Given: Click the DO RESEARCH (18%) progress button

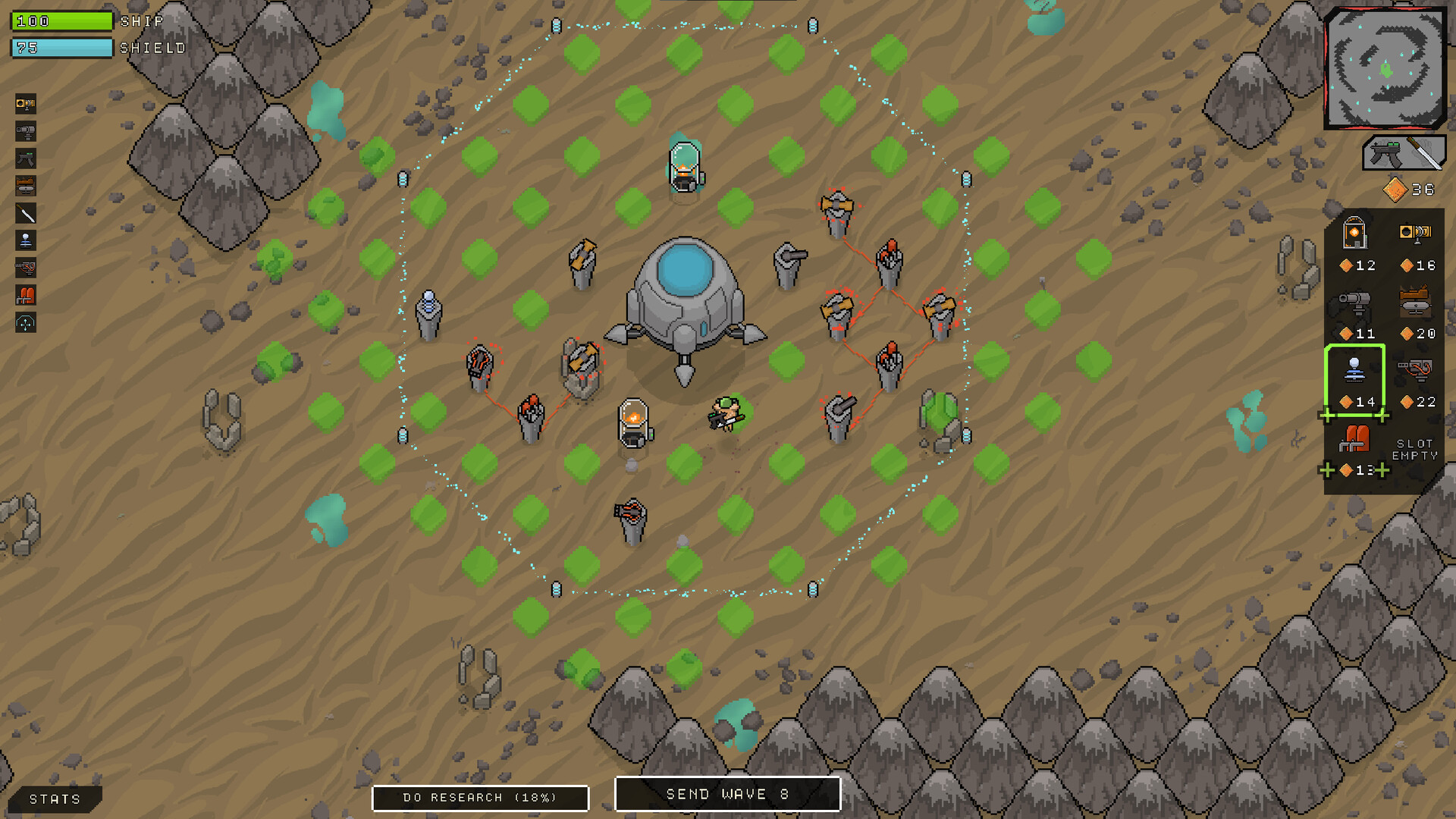Looking at the screenshot, I should [480, 797].
